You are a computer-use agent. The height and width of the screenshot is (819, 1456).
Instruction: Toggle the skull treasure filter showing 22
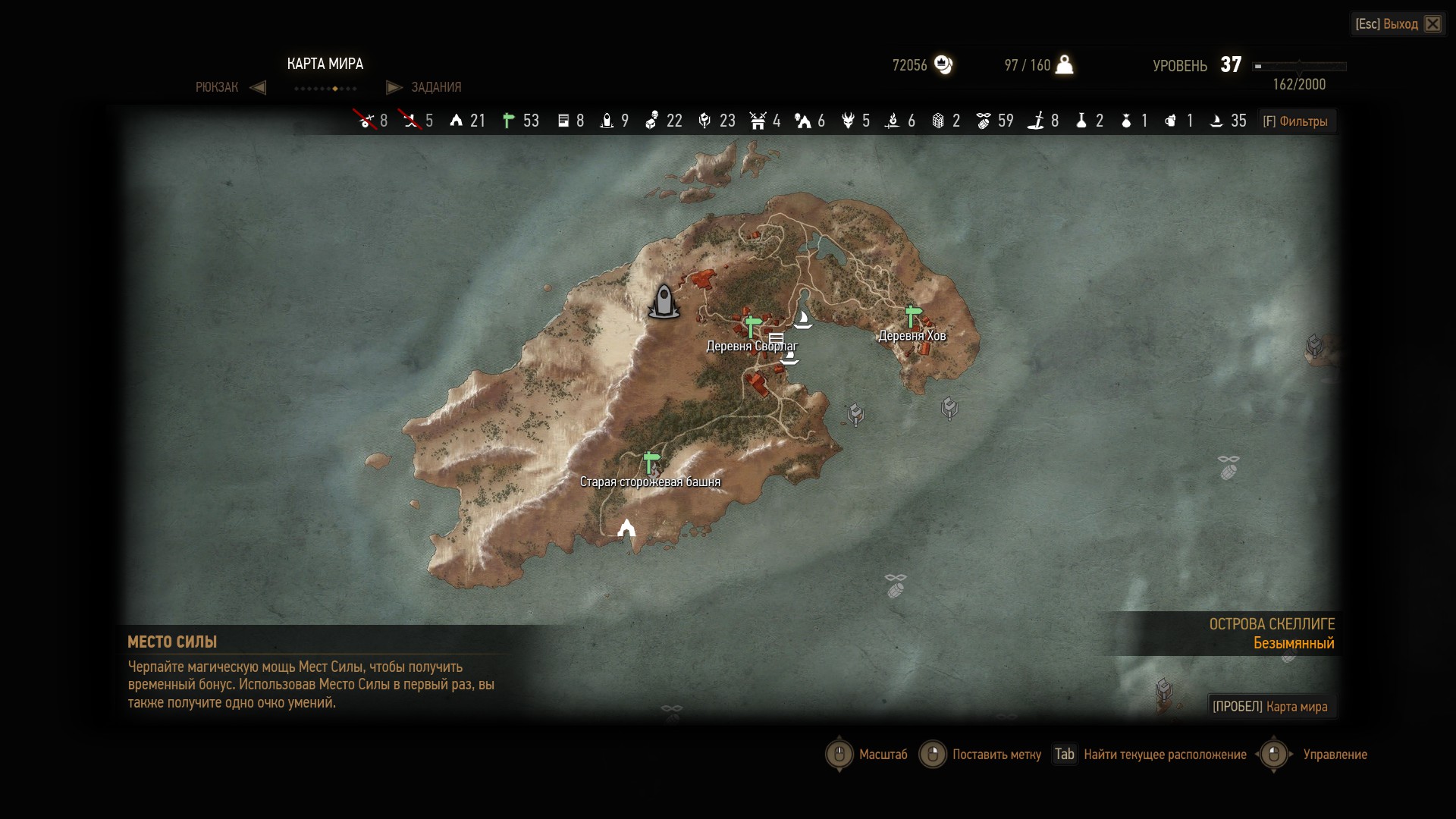click(651, 121)
